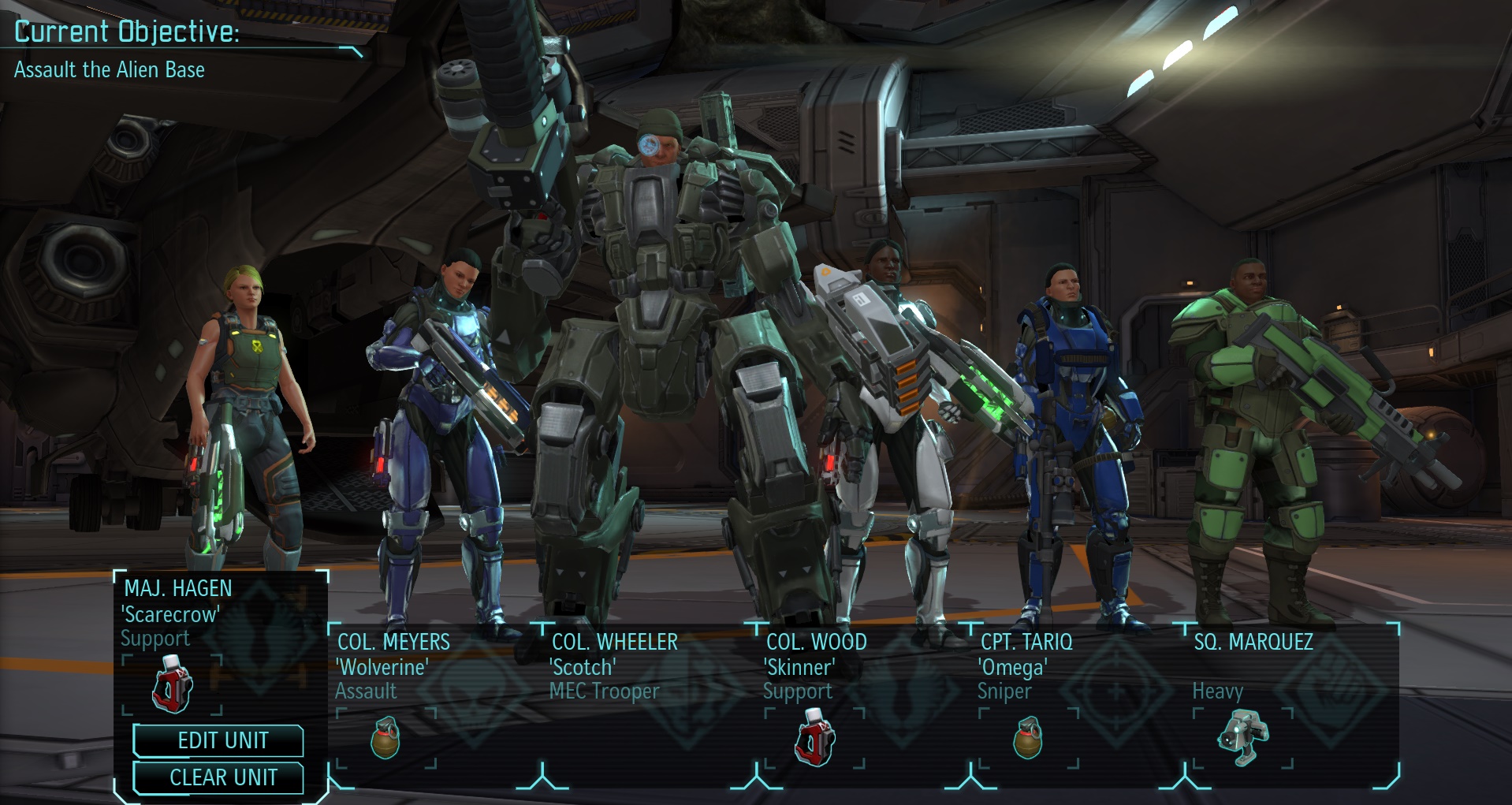1512x805 pixels.
Task: Click Col. Wood's medikit item slot
Action: (x=814, y=738)
